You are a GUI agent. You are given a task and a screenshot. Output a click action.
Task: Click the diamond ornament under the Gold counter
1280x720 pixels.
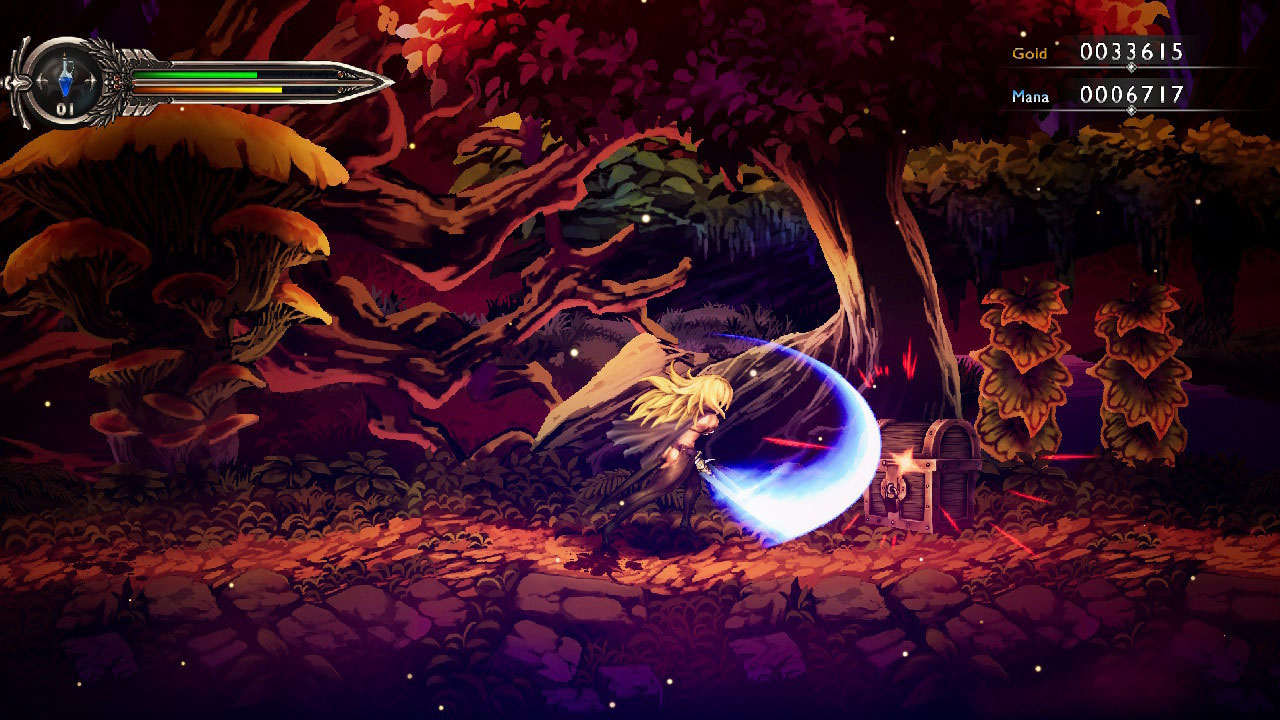(x=1131, y=67)
